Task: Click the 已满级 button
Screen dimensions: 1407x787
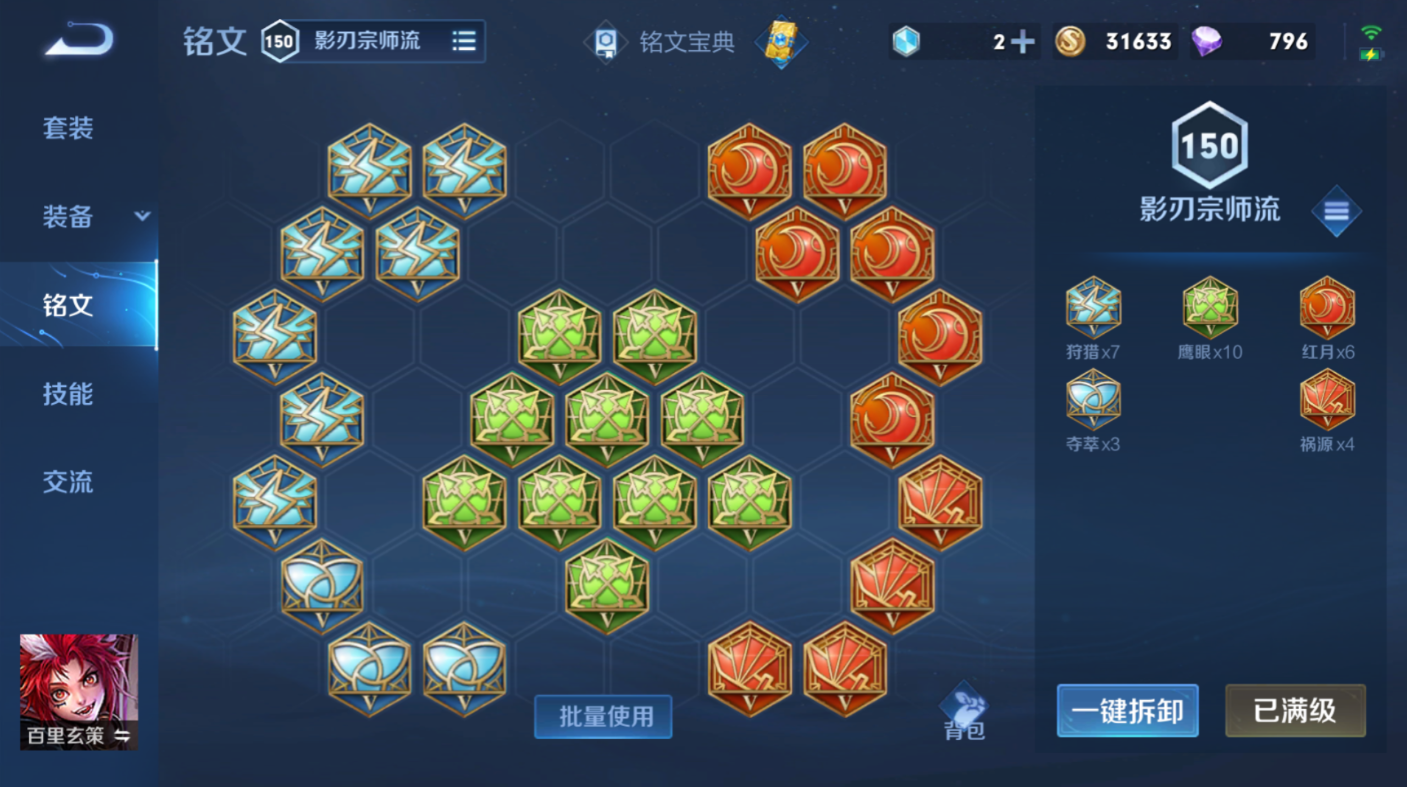Action: (1295, 711)
